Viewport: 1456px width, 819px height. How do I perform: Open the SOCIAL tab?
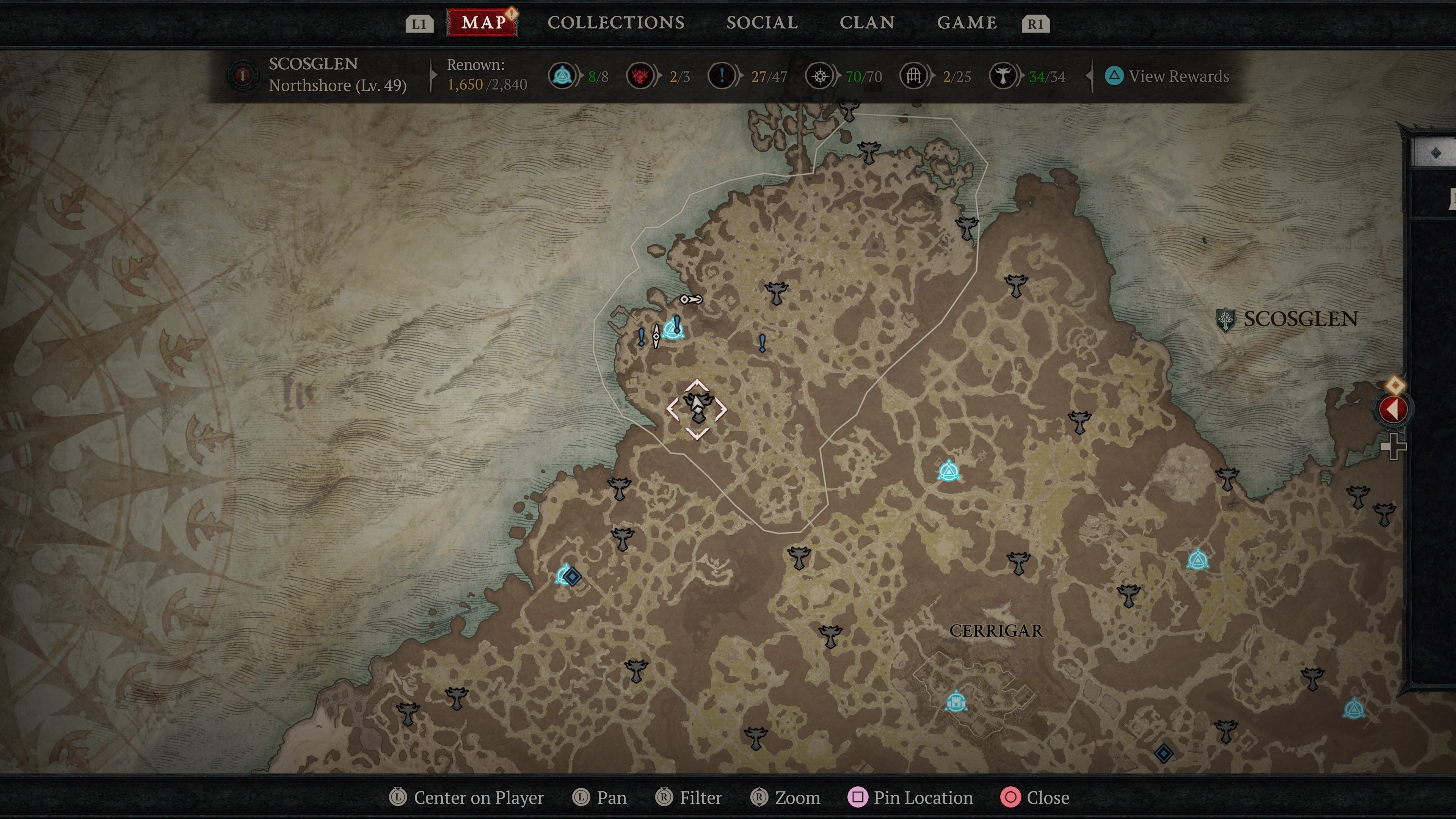[762, 23]
